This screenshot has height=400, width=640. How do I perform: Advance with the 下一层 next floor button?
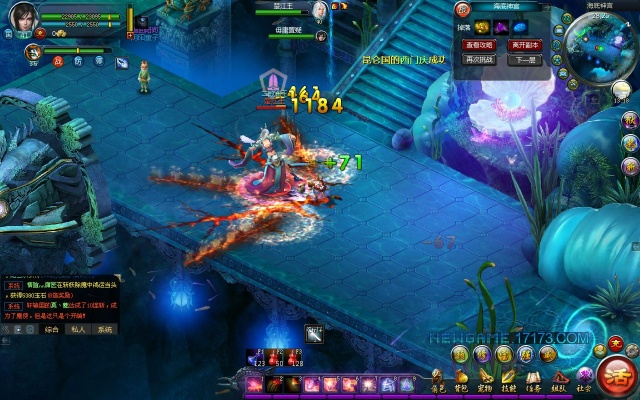(525, 60)
